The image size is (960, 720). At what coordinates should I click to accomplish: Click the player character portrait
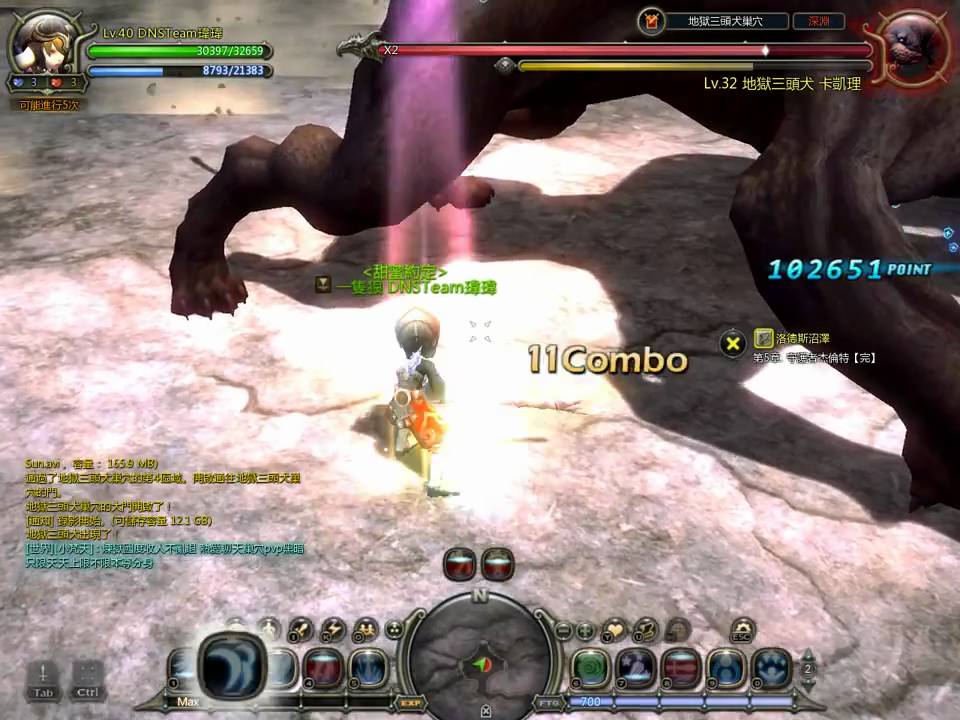point(45,43)
